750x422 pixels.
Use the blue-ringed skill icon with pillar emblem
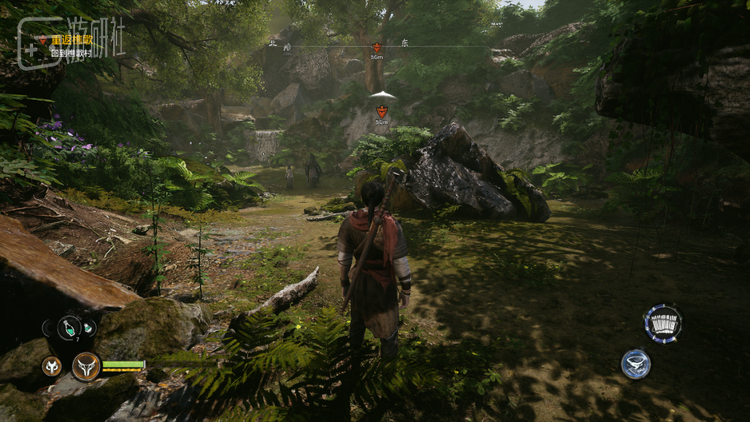[662, 324]
